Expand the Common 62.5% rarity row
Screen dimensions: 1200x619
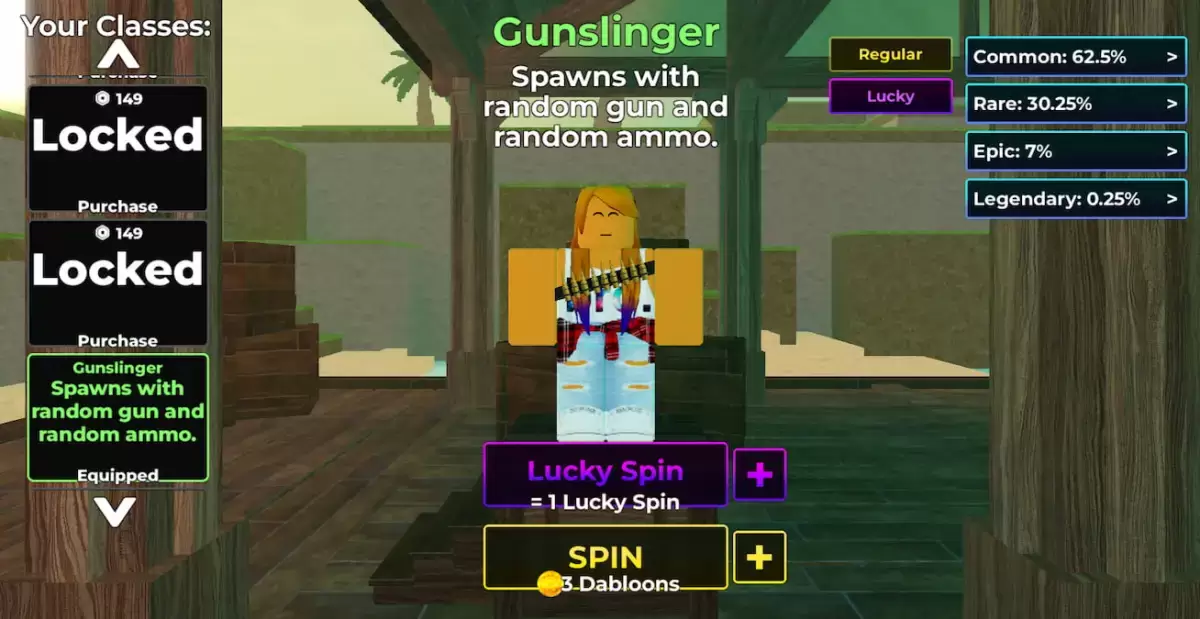point(1075,57)
